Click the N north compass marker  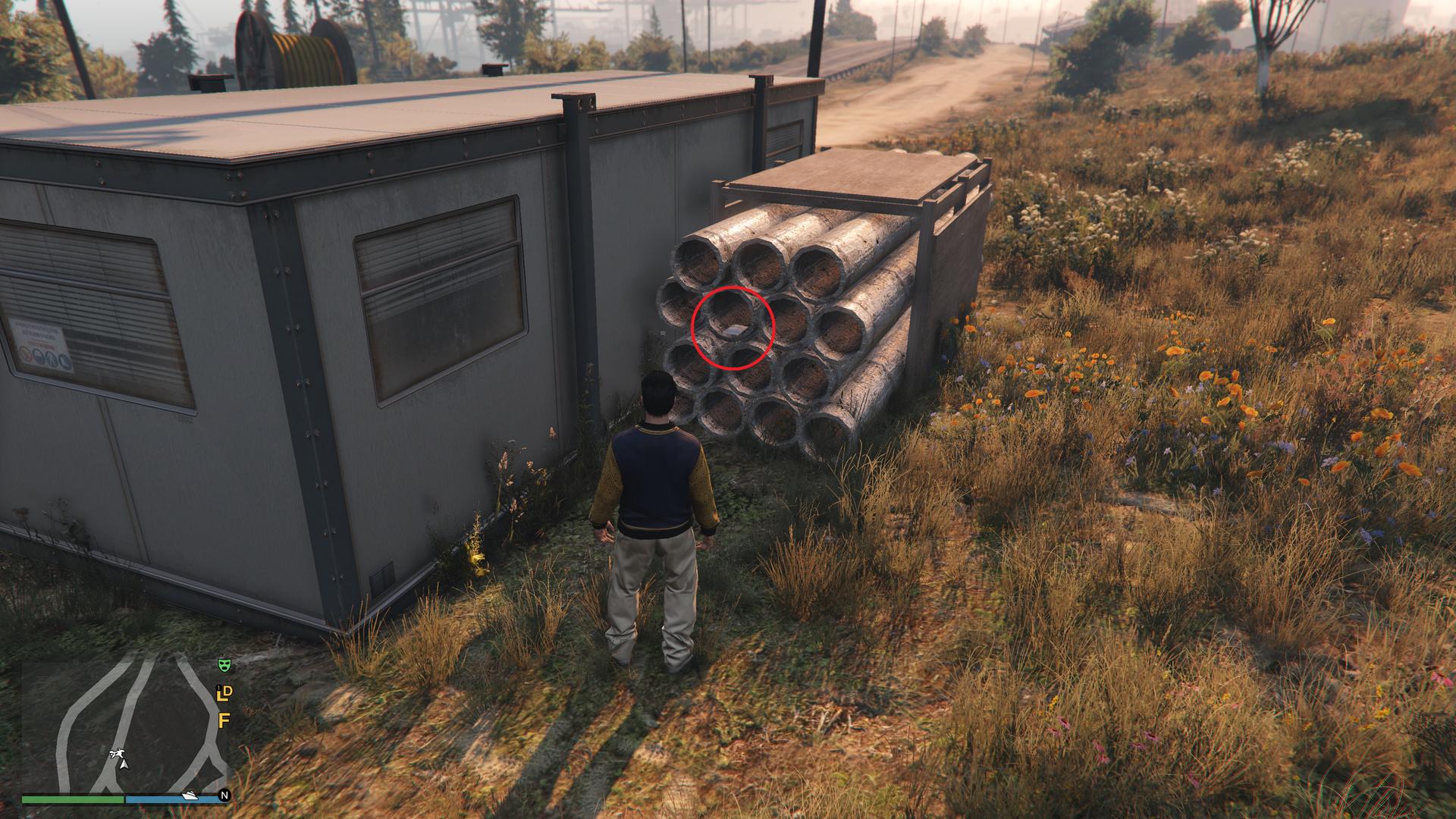click(x=224, y=795)
